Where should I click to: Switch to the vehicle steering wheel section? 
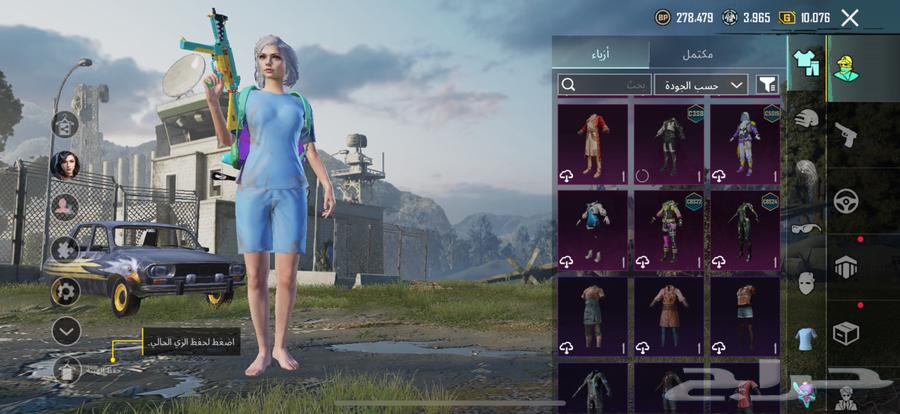click(846, 199)
